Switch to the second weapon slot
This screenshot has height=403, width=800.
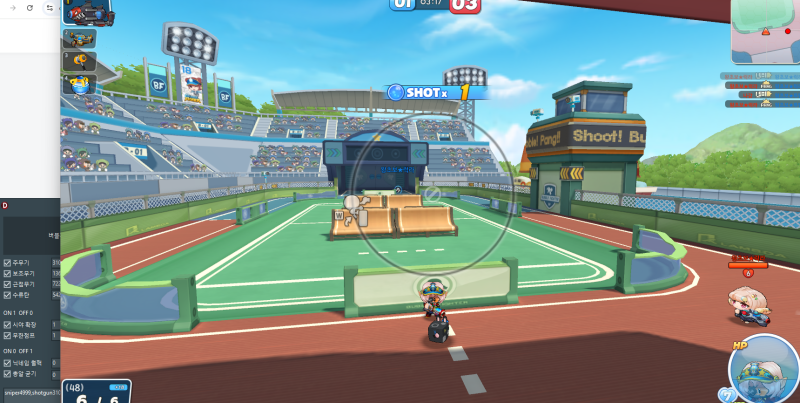pos(79,39)
